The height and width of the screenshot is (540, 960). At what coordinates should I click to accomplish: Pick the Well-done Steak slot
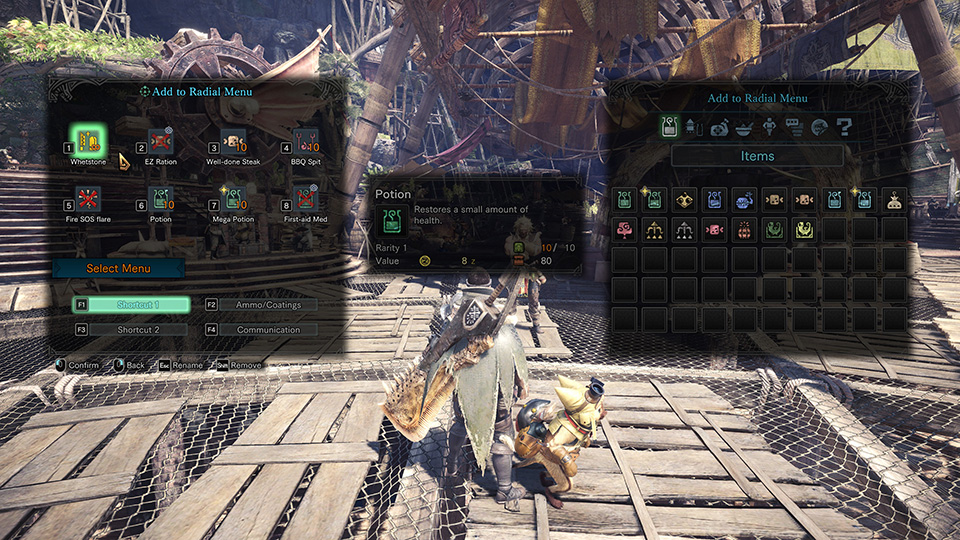point(233,140)
